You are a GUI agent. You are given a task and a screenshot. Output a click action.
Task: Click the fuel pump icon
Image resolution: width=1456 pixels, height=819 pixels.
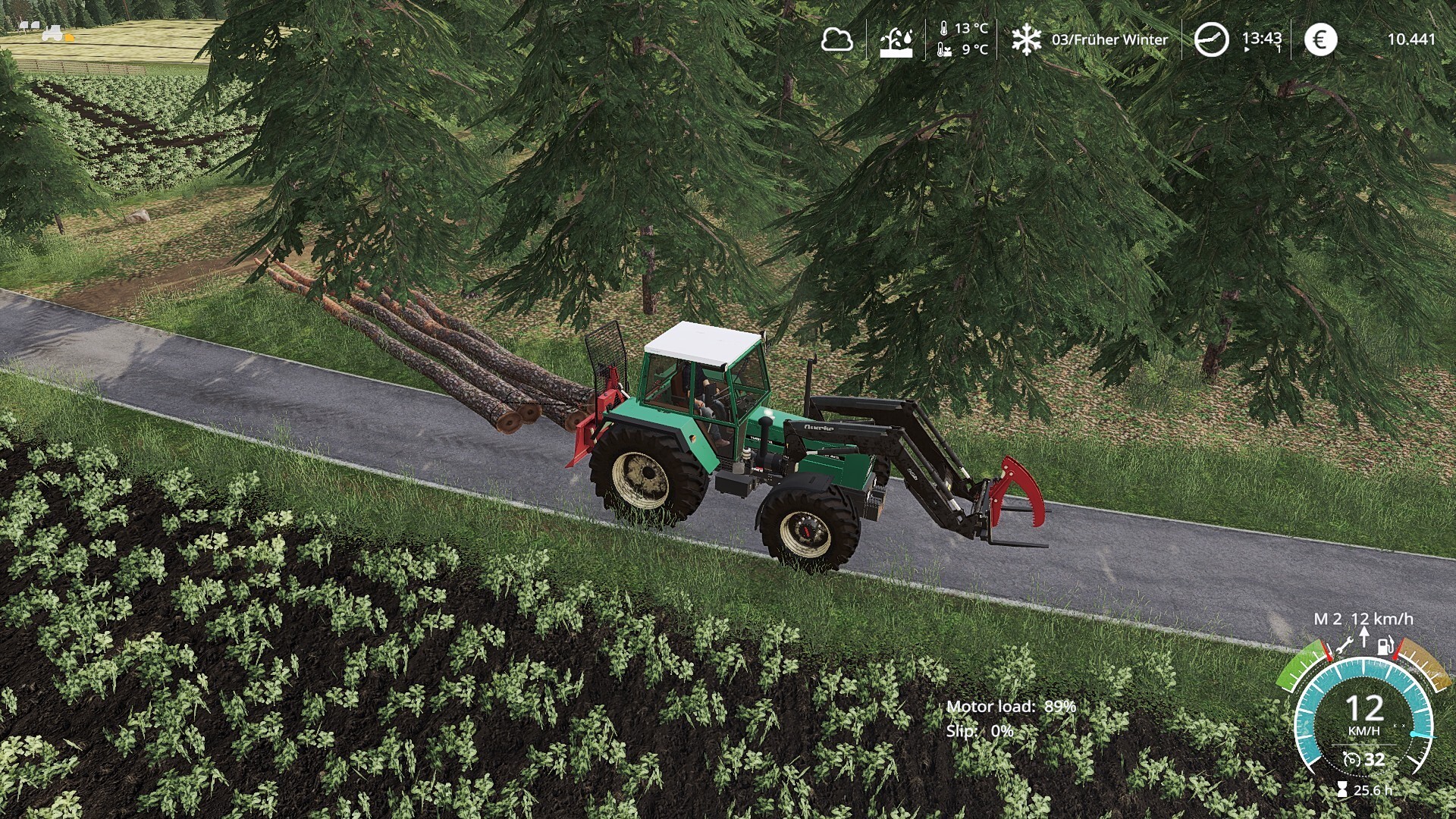[x=1385, y=647]
